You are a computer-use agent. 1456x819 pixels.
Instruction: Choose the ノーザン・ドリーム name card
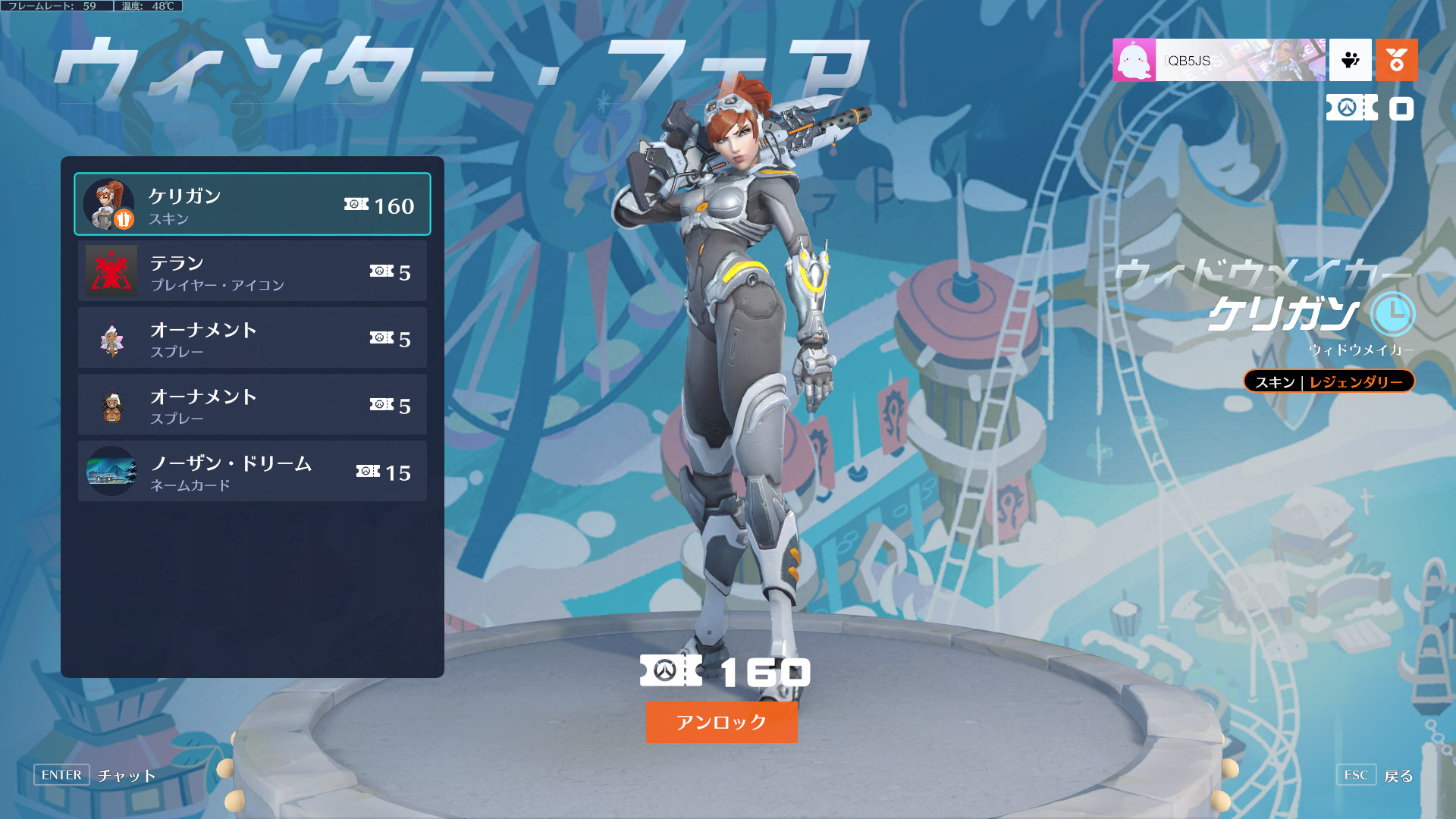click(x=252, y=472)
